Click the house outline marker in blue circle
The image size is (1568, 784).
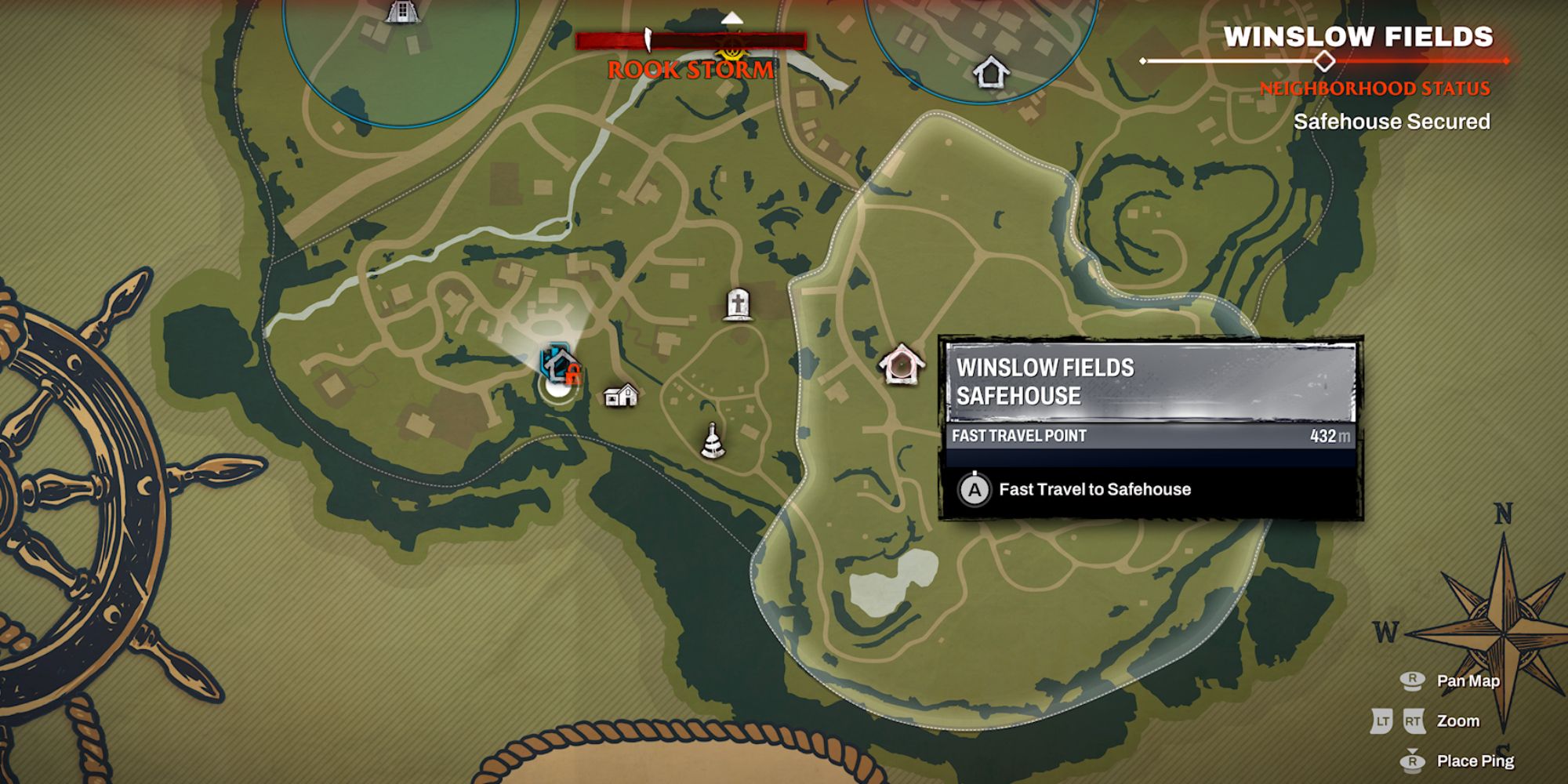[990, 73]
